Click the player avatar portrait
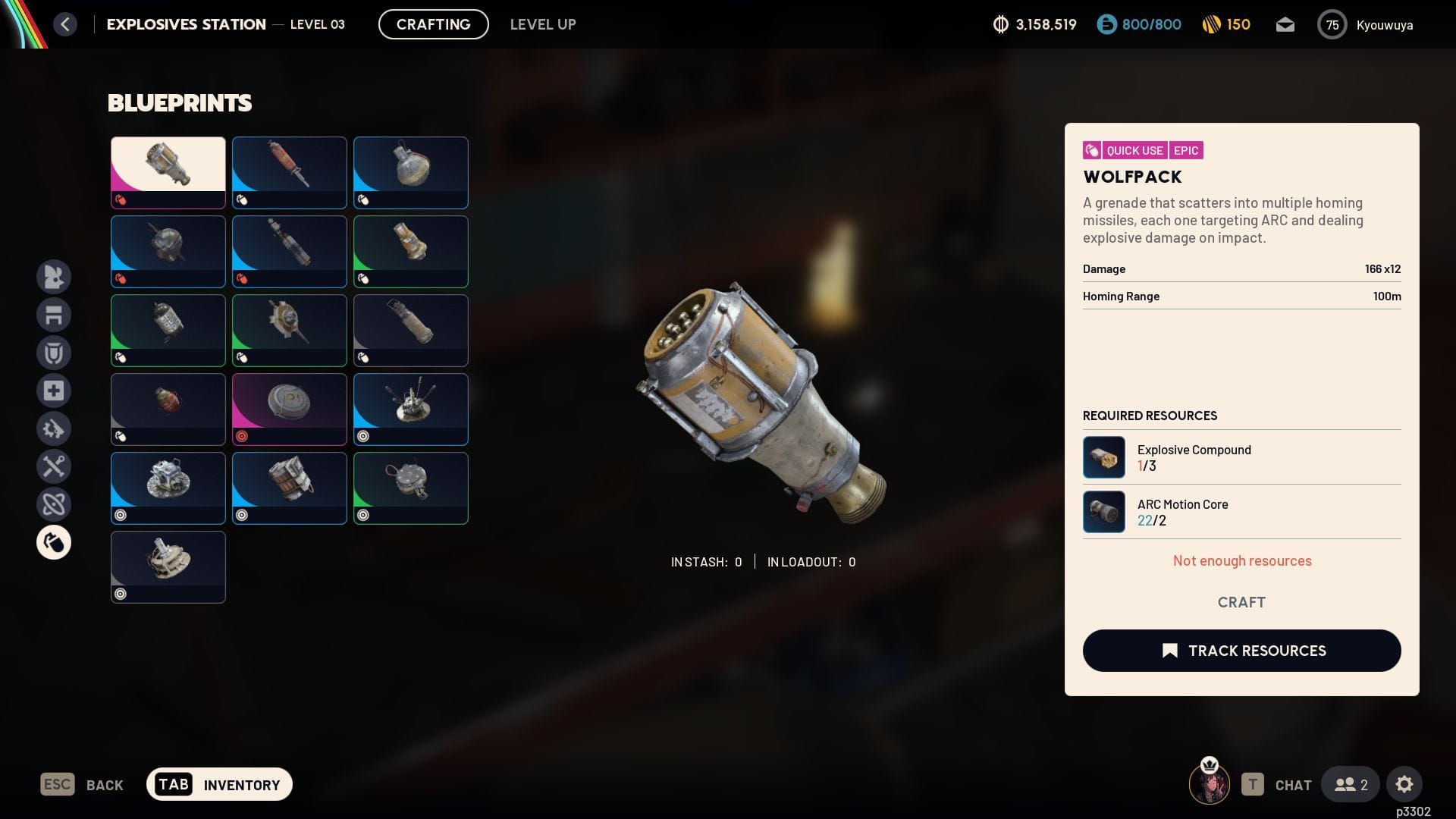Image resolution: width=1456 pixels, height=819 pixels. [x=1209, y=784]
